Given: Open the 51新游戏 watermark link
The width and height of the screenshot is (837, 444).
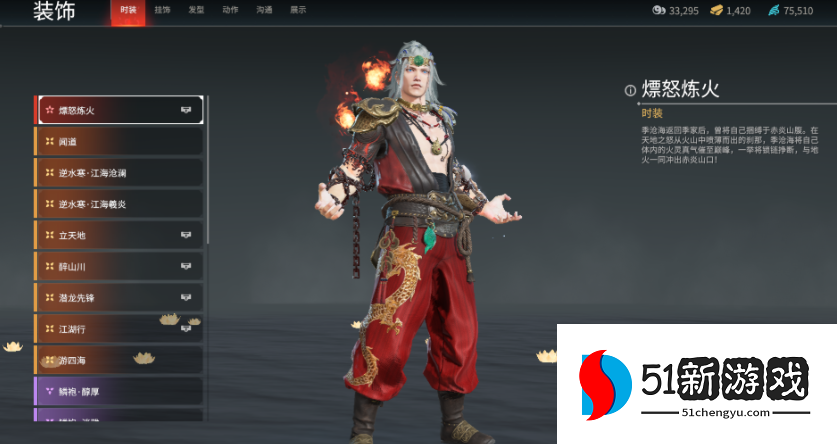Looking at the screenshot, I should click(696, 385).
